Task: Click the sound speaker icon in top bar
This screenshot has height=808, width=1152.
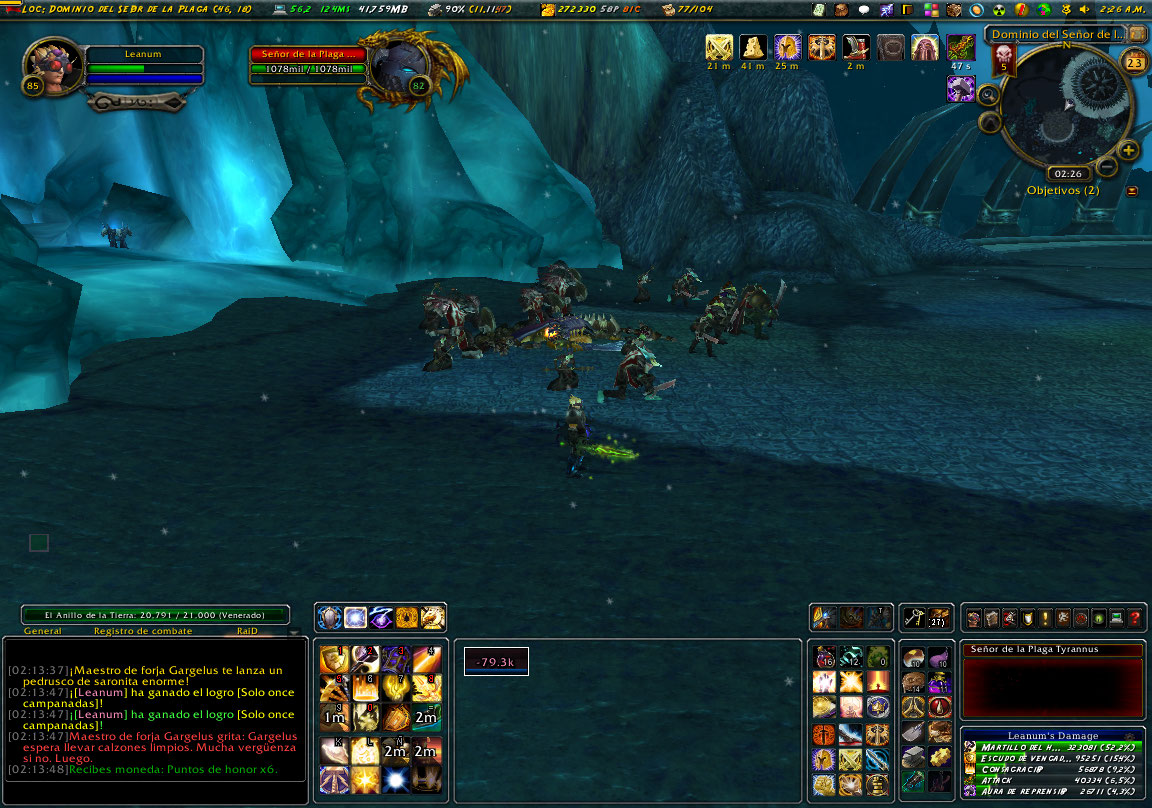Action: pyautogui.click(x=1084, y=9)
